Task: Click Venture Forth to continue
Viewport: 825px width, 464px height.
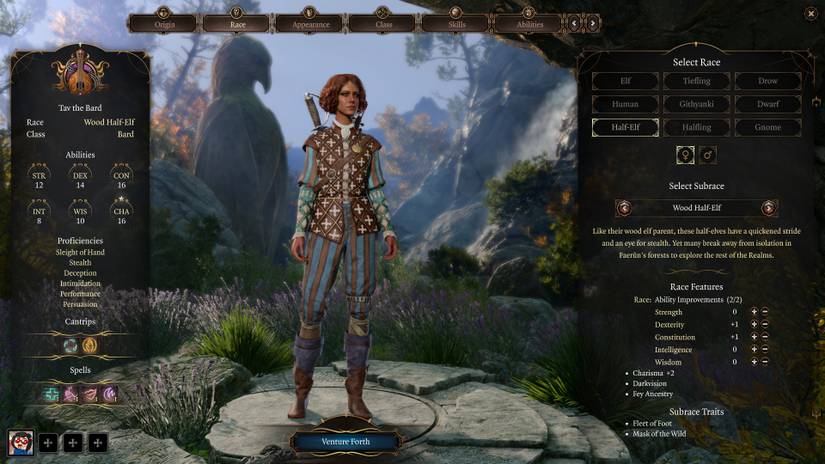Action: tap(346, 441)
